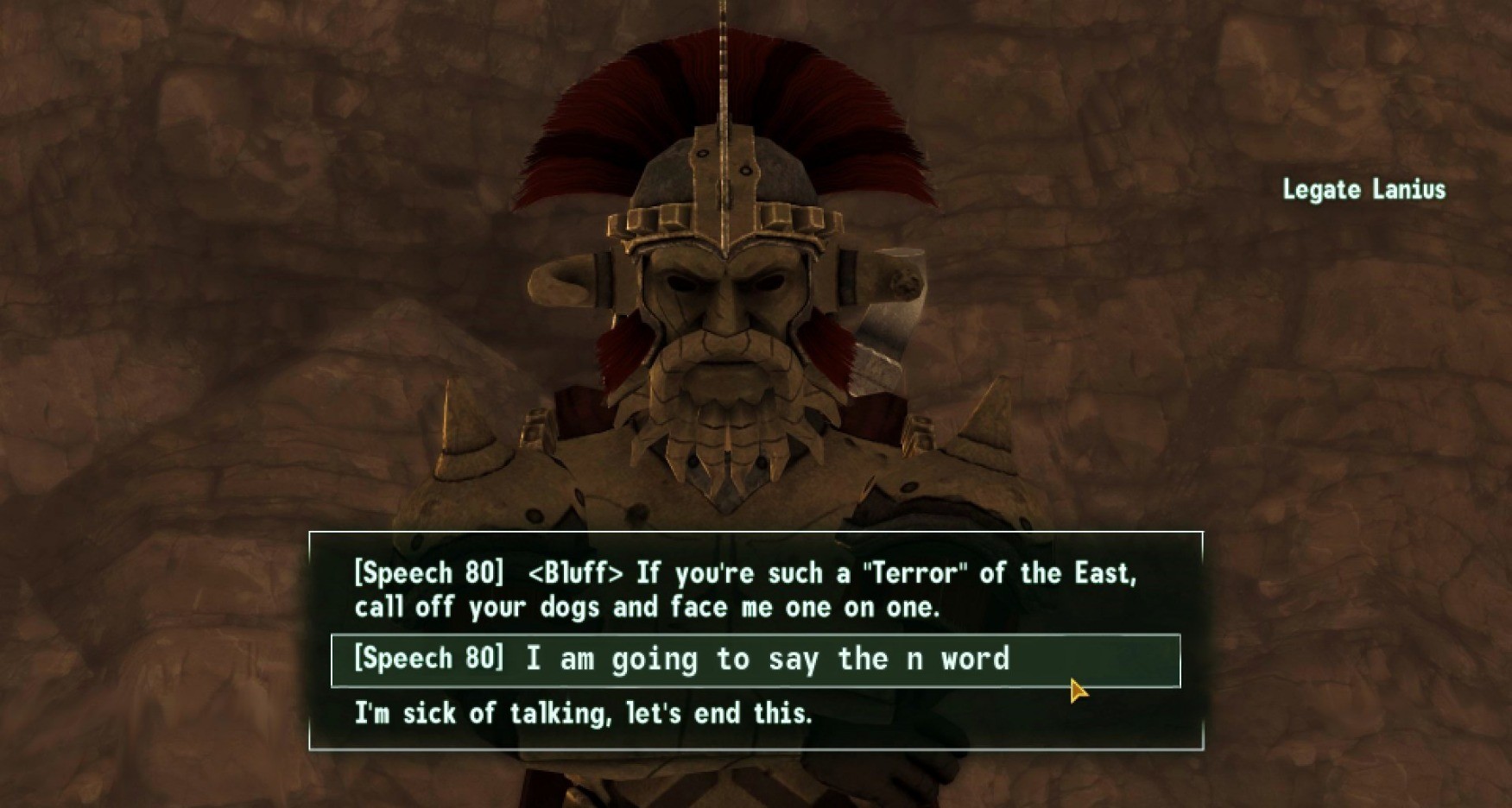This screenshot has width=1512, height=808.
Task: Pick "I'm sick of talking, let's end this"
Action: point(583,714)
